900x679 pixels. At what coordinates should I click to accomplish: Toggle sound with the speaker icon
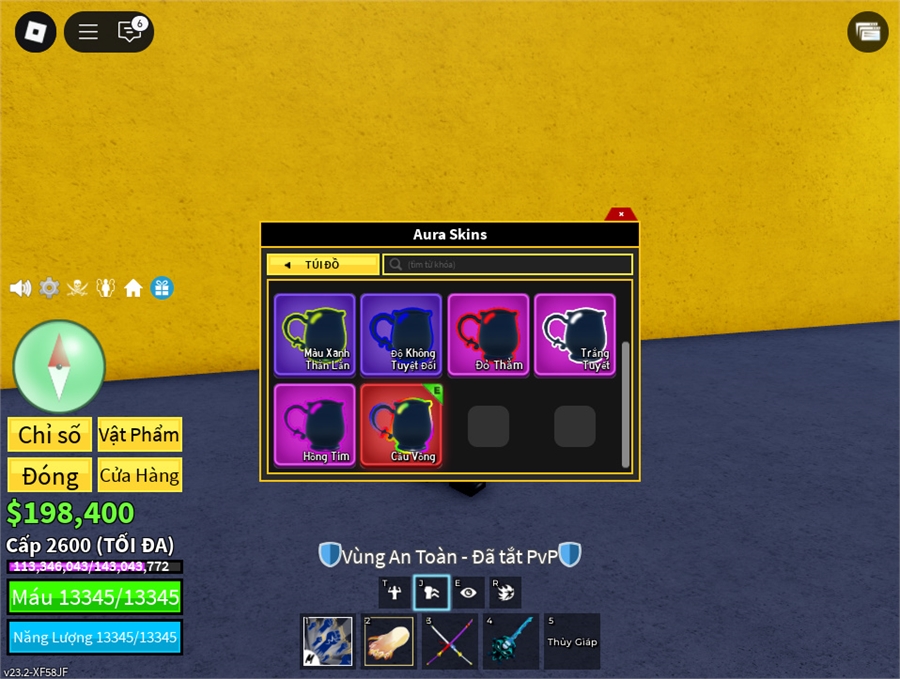click(20, 288)
